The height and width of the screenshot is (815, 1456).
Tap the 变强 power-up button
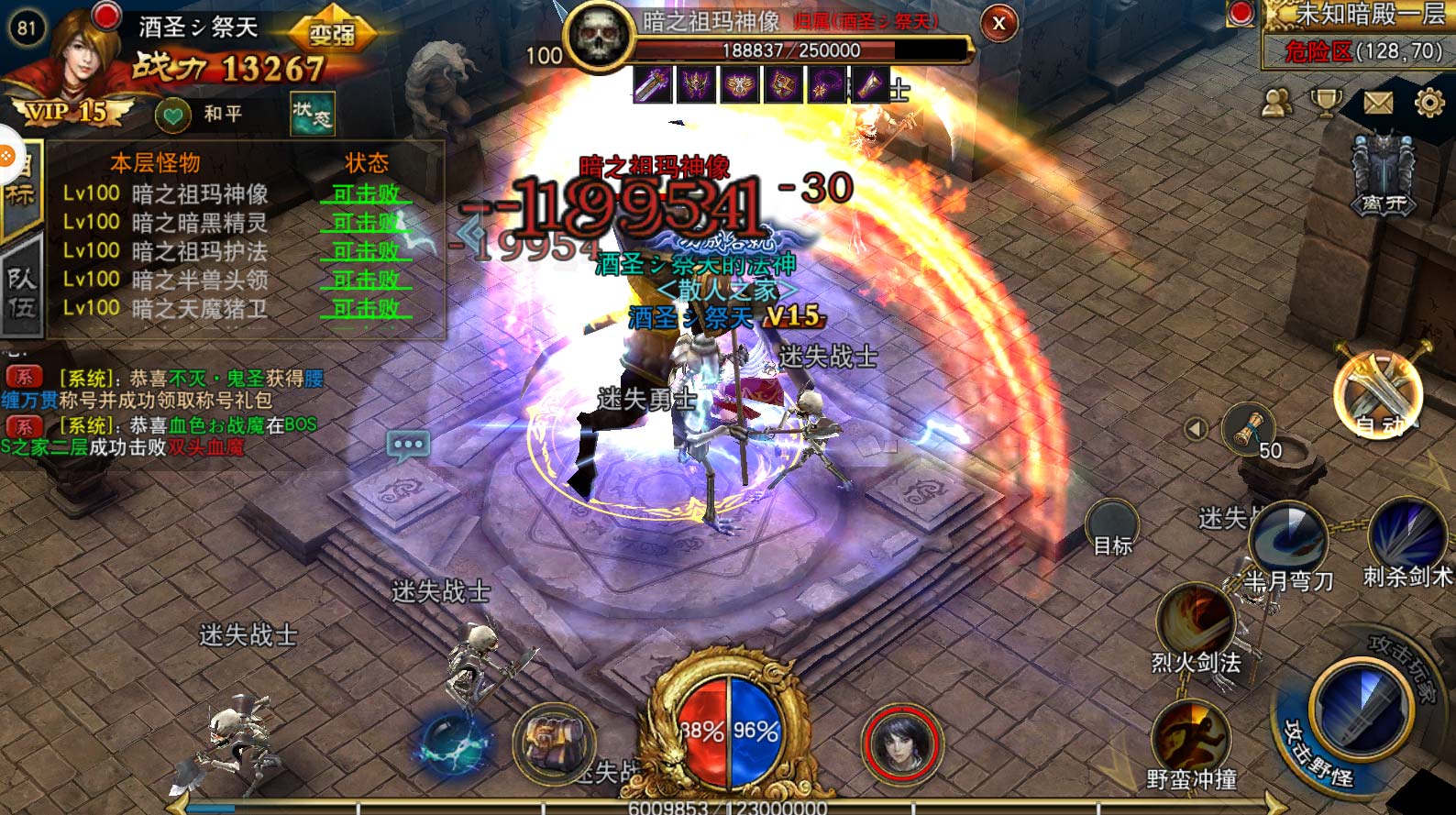[332, 33]
